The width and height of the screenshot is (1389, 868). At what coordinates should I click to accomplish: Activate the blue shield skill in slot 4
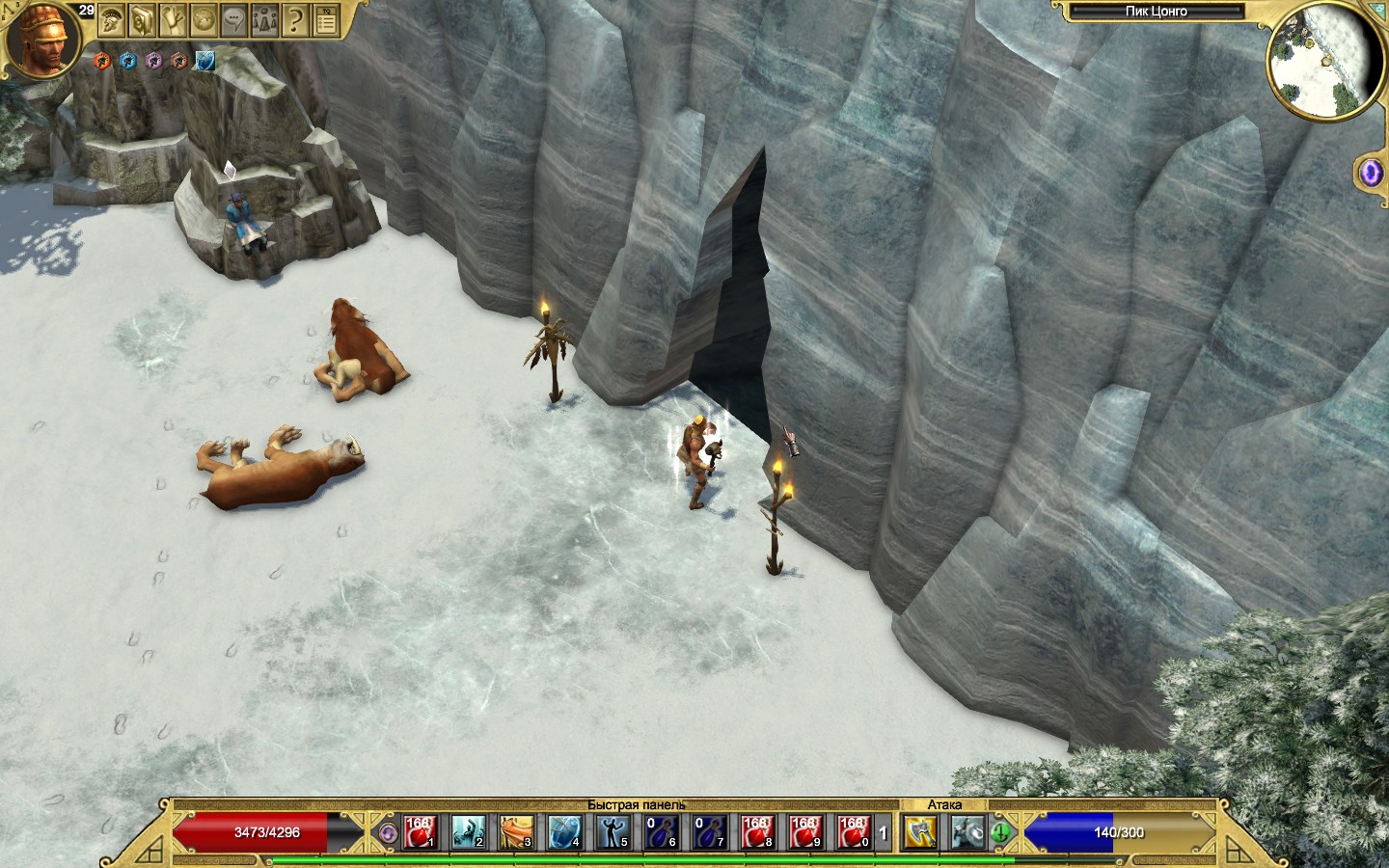pyautogui.click(x=564, y=831)
